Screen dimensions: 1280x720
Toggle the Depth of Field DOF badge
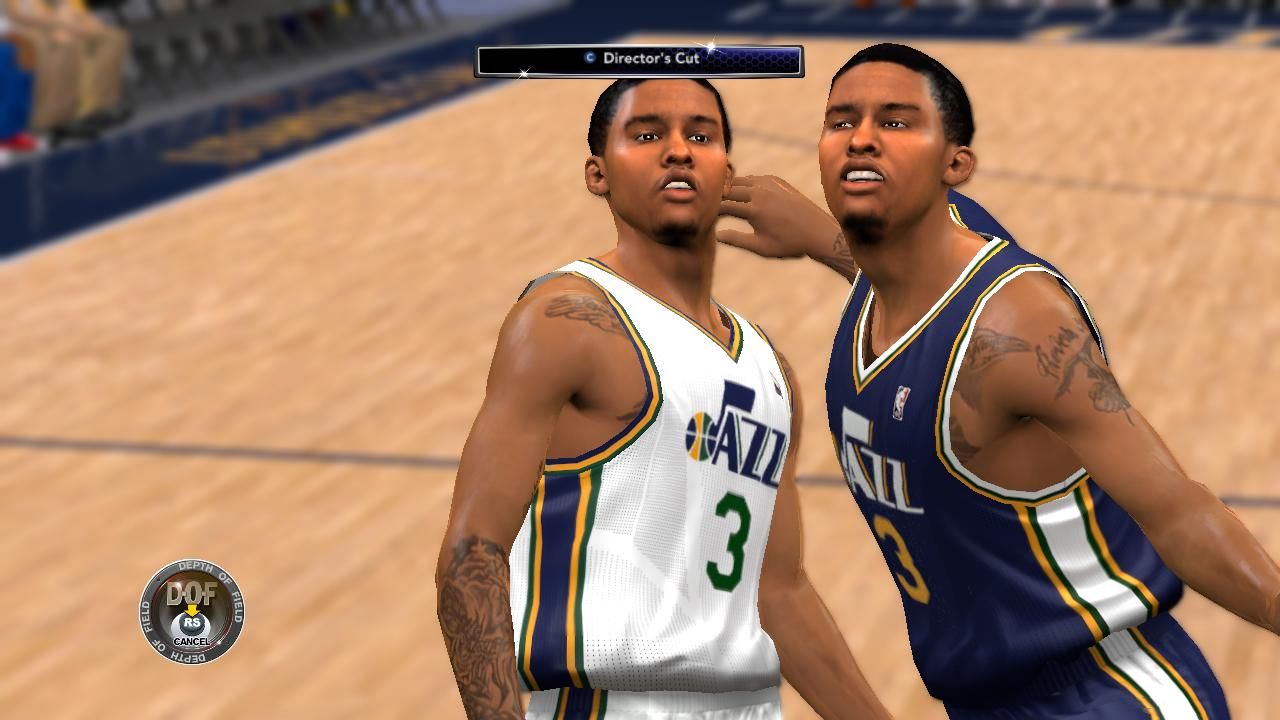tap(191, 611)
